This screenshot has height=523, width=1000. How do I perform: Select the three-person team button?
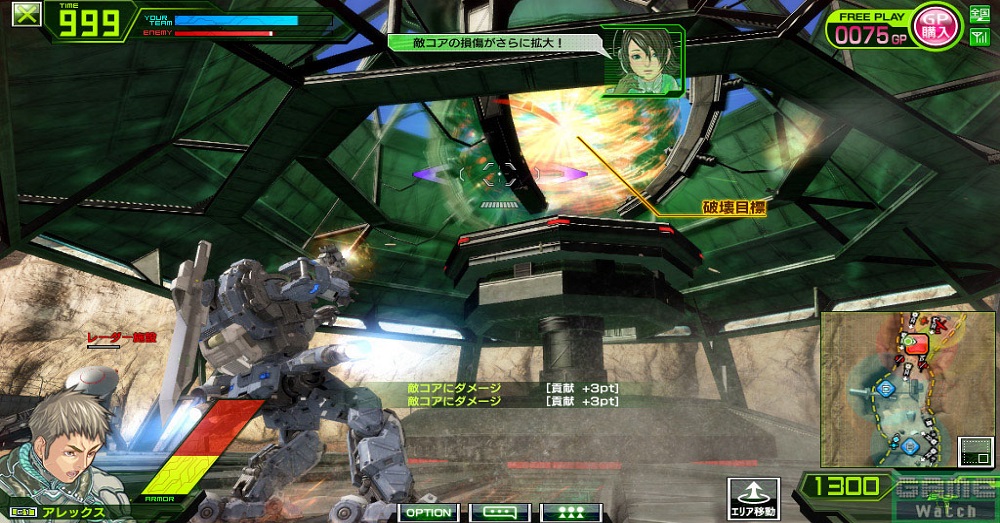point(570,512)
